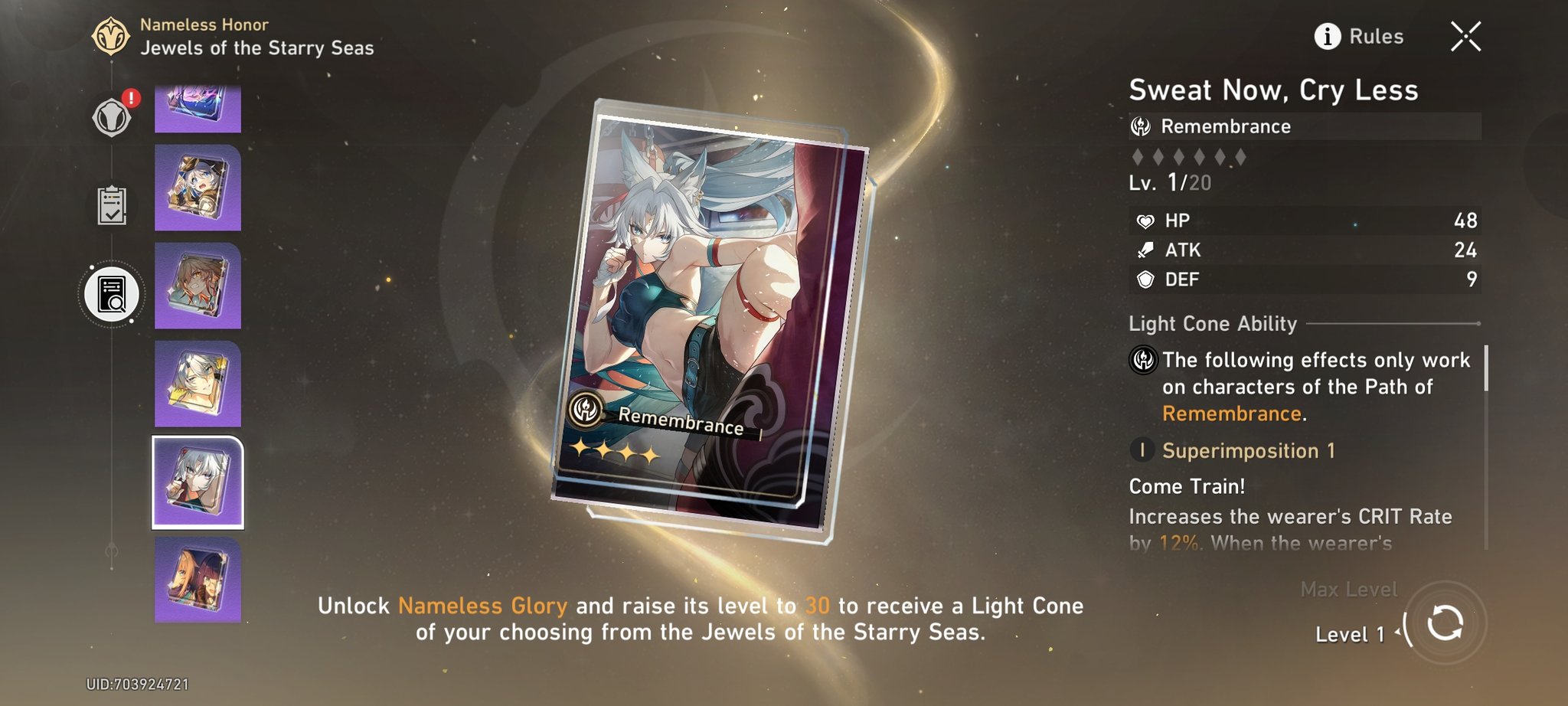The image size is (1568, 706).
Task: Click the Nameless Honor emblem icon
Action: point(110,36)
